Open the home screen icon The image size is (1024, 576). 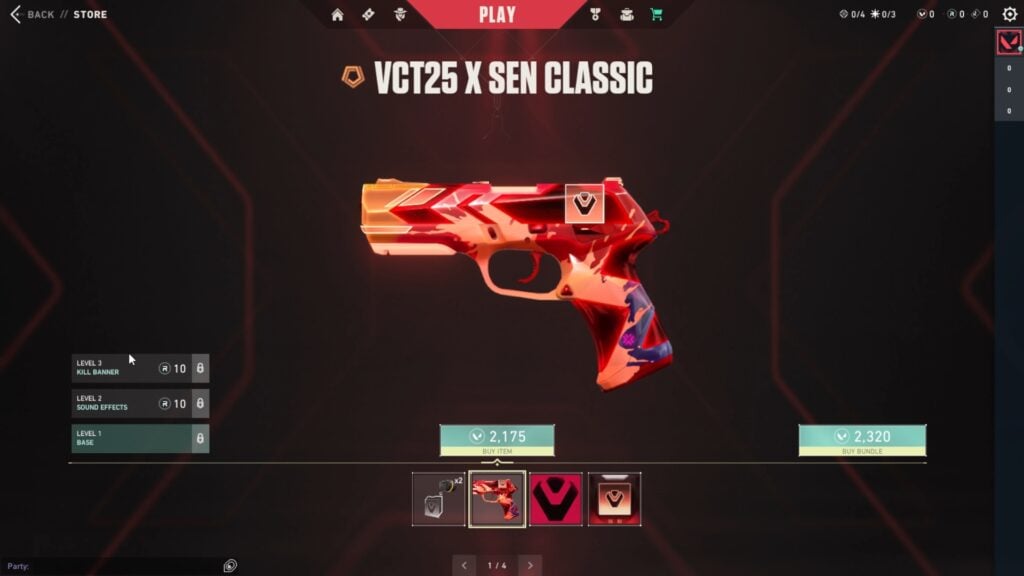337,14
